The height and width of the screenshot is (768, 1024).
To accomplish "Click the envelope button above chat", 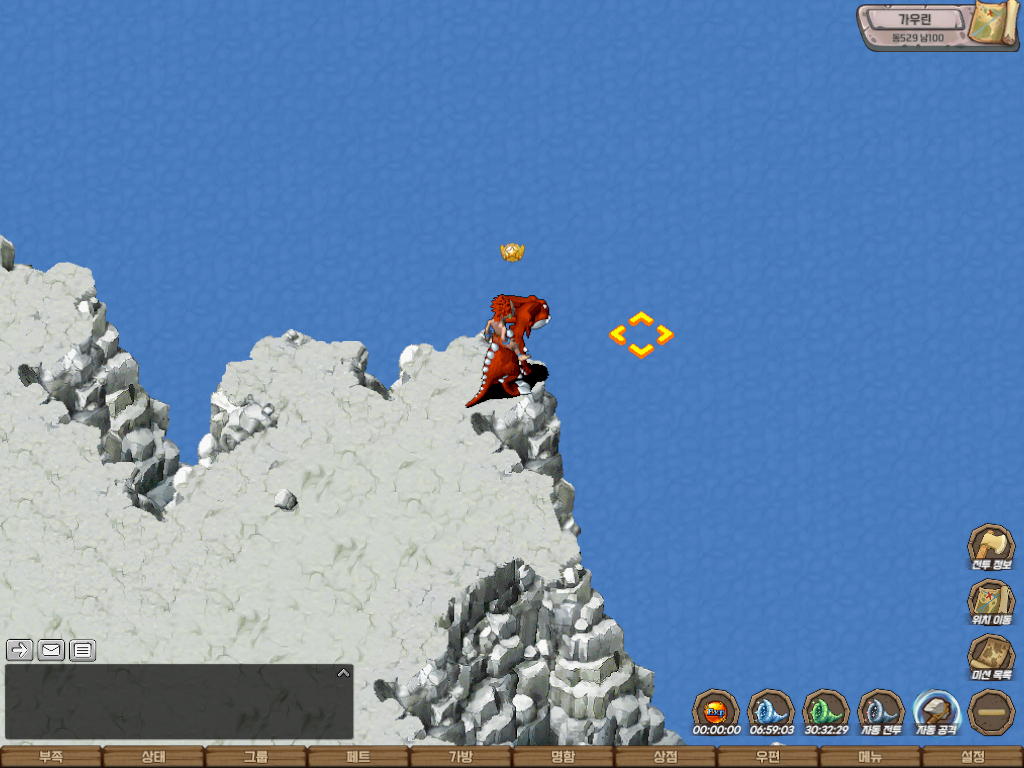I will click(x=51, y=650).
